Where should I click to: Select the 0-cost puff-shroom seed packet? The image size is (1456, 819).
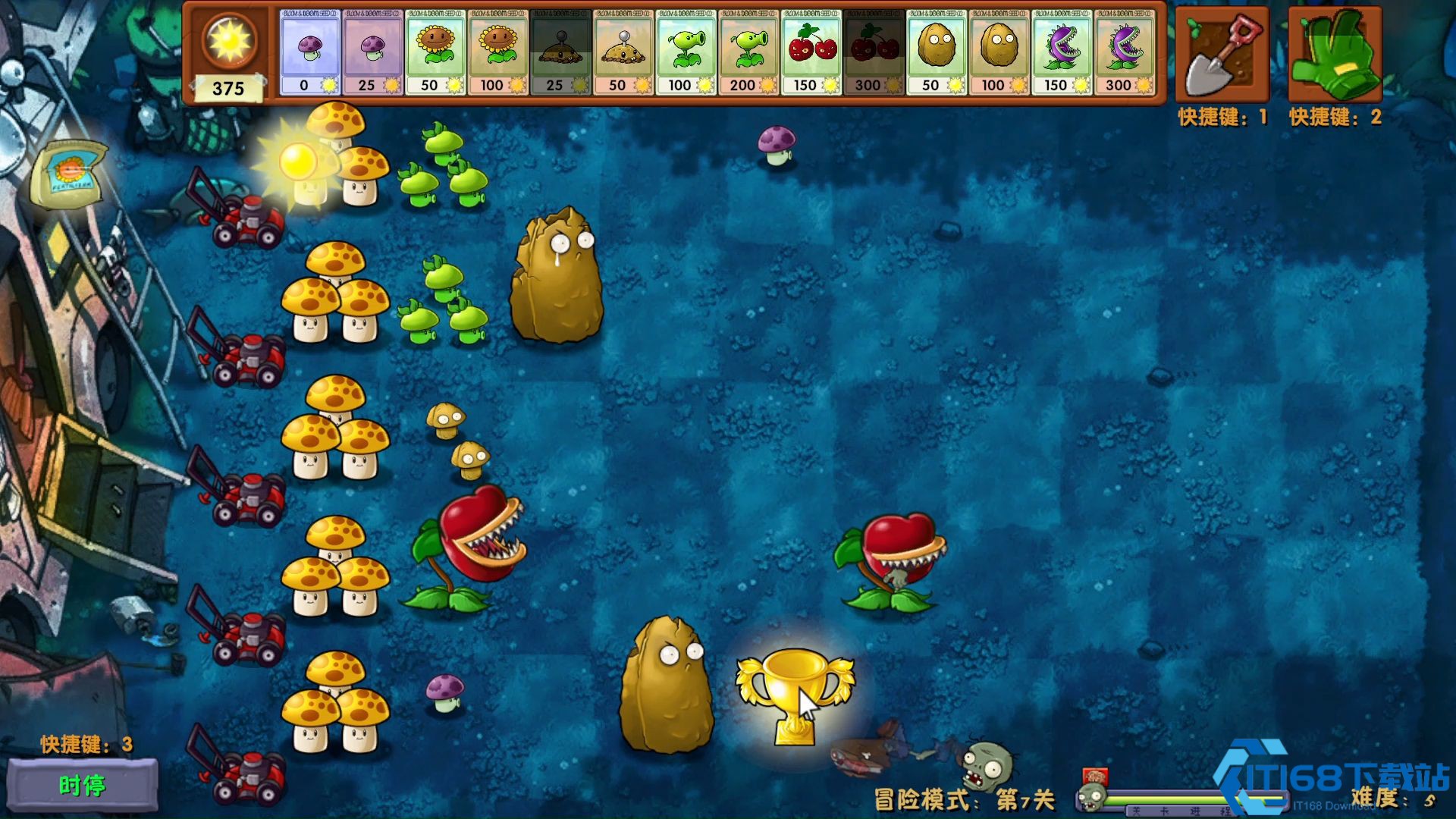pos(309,52)
